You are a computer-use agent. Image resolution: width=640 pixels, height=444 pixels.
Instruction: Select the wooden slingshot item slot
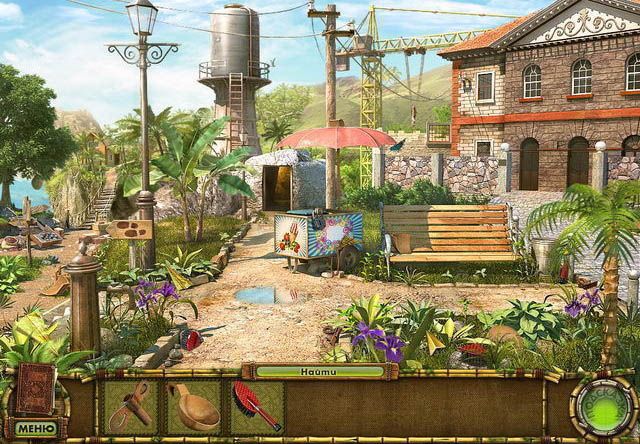point(131,406)
